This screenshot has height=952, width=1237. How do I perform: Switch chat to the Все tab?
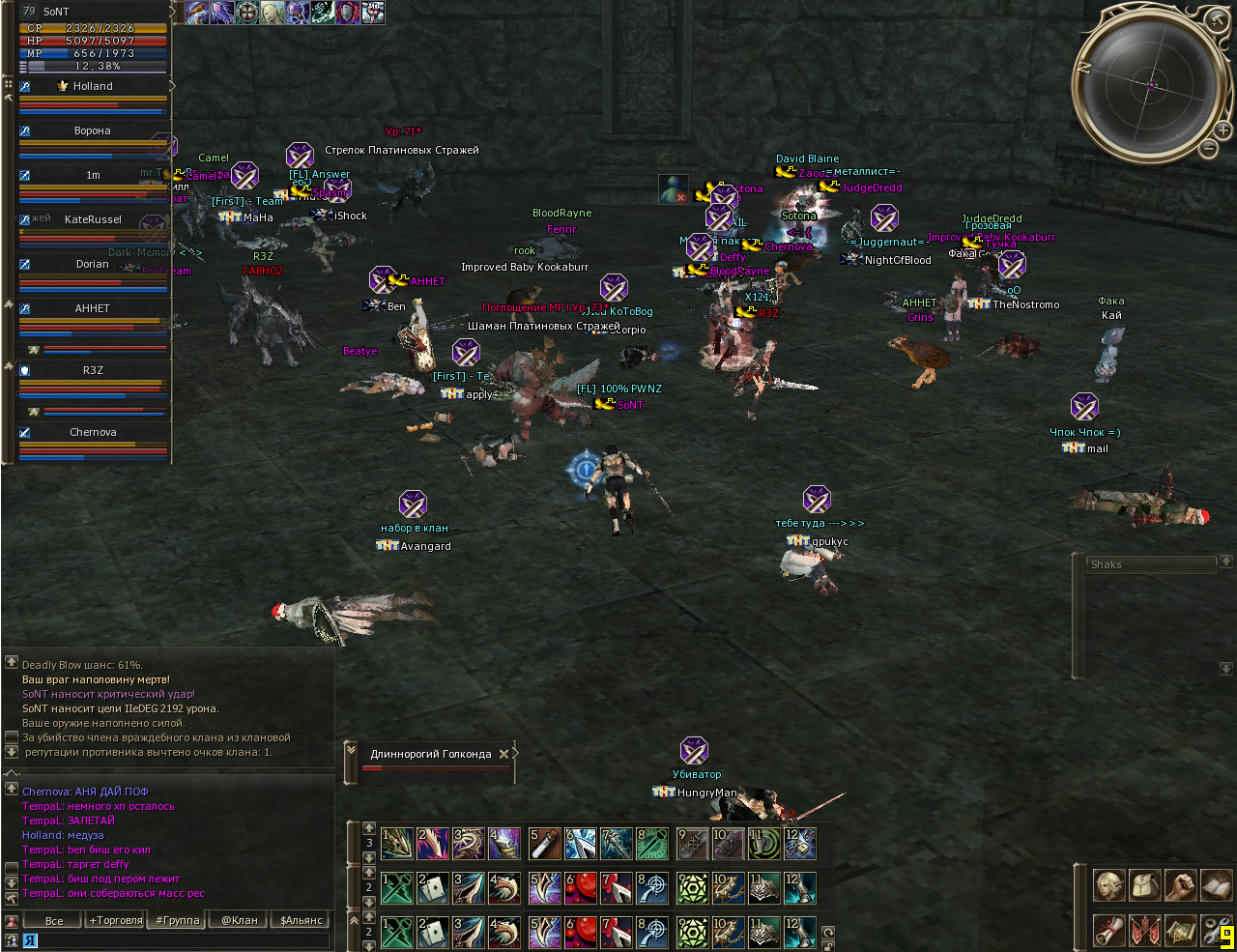(x=54, y=920)
